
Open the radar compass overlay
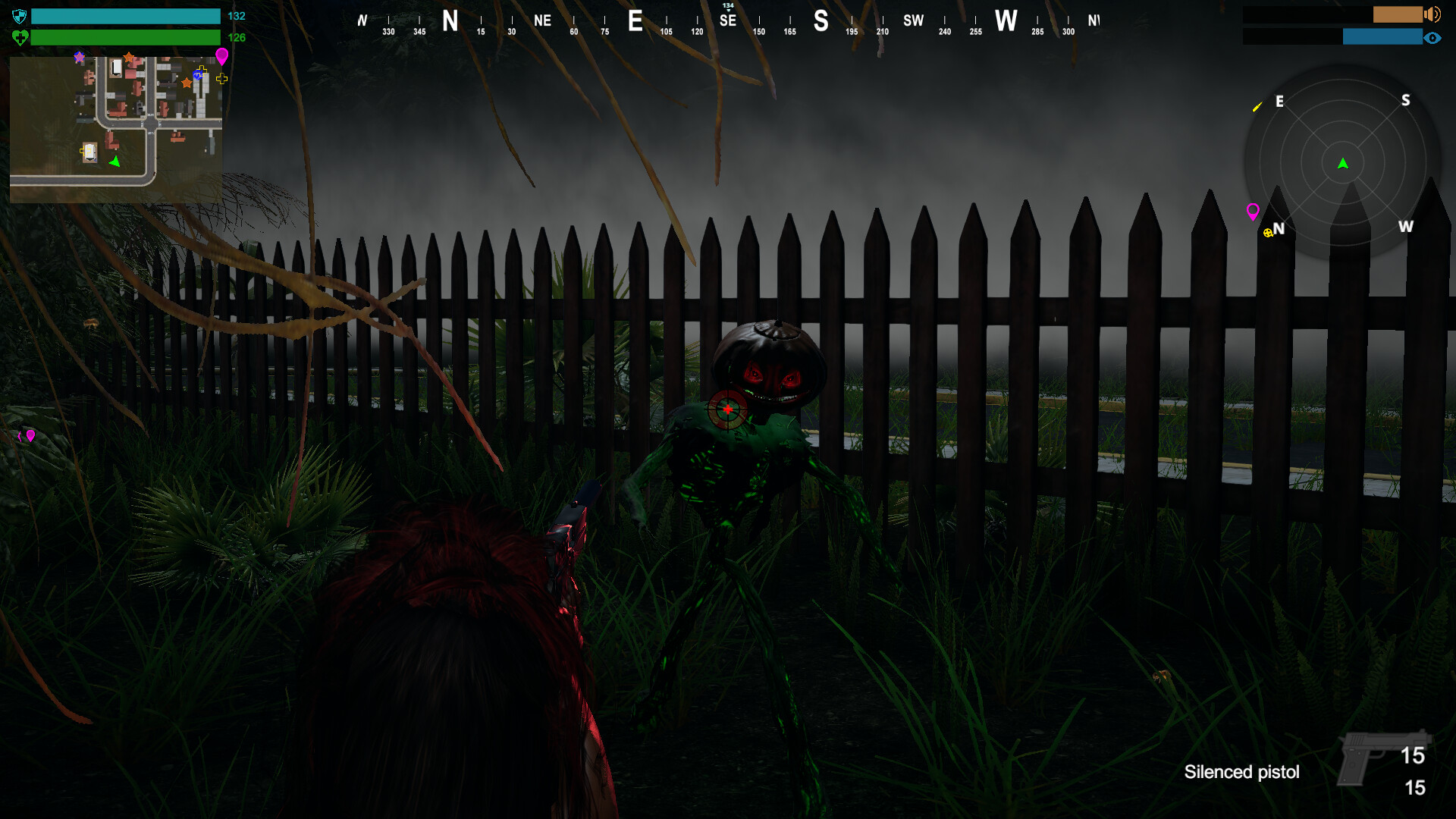point(1342,161)
